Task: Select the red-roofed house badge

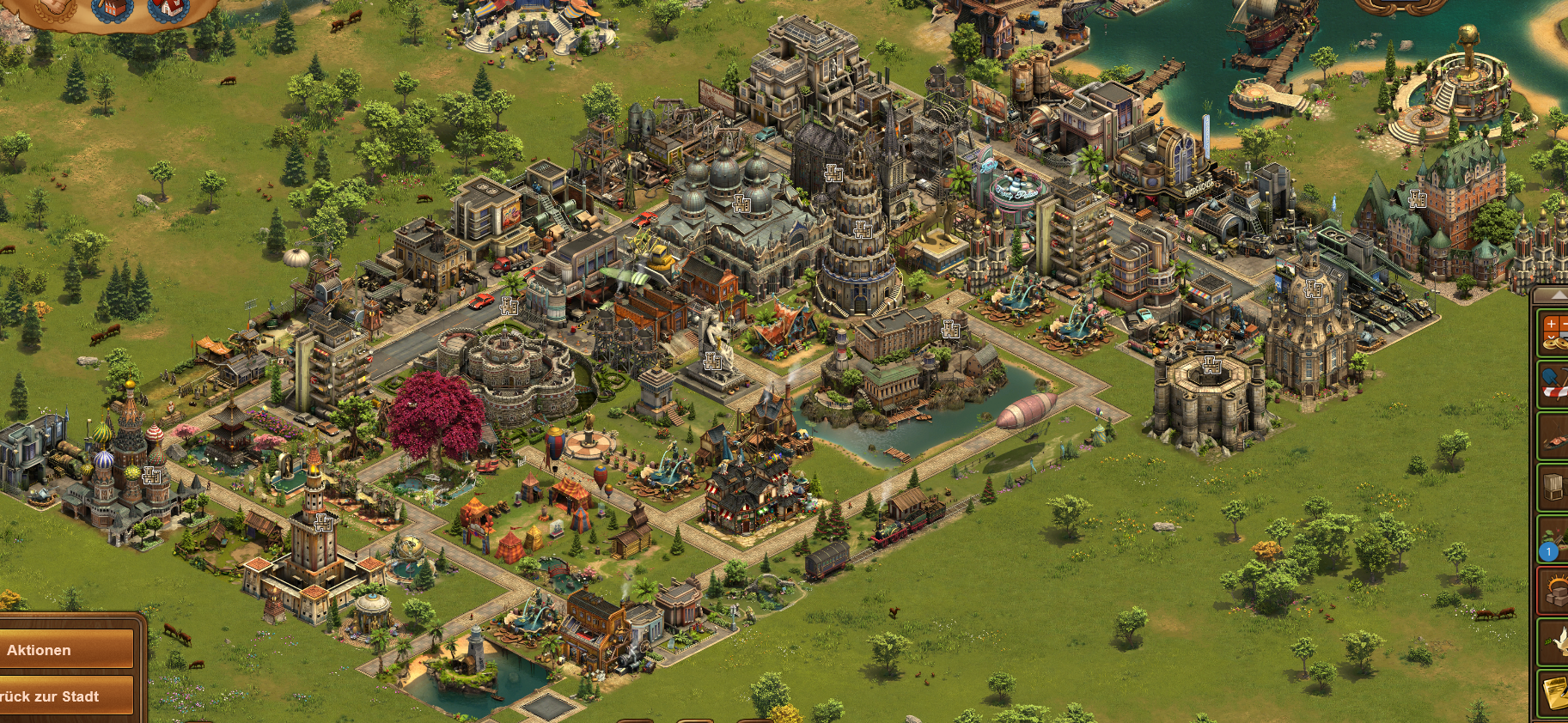Action: point(169,8)
